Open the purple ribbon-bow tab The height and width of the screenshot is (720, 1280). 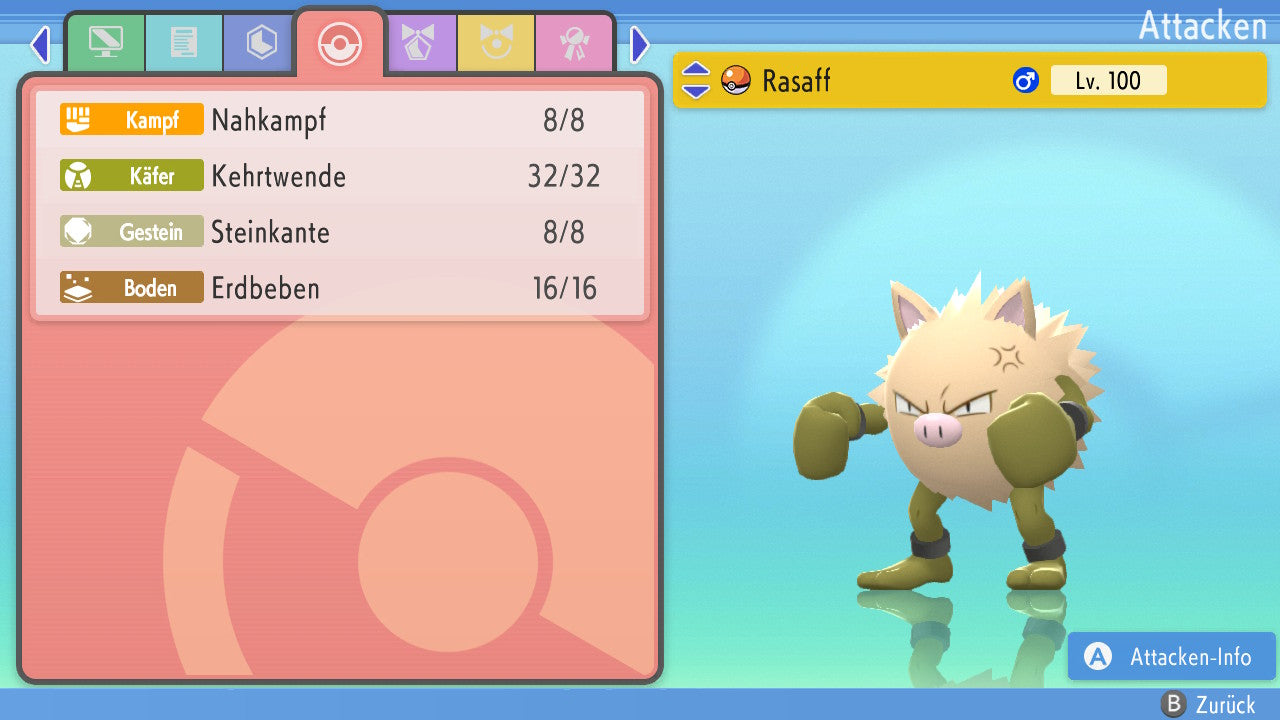[x=417, y=43]
